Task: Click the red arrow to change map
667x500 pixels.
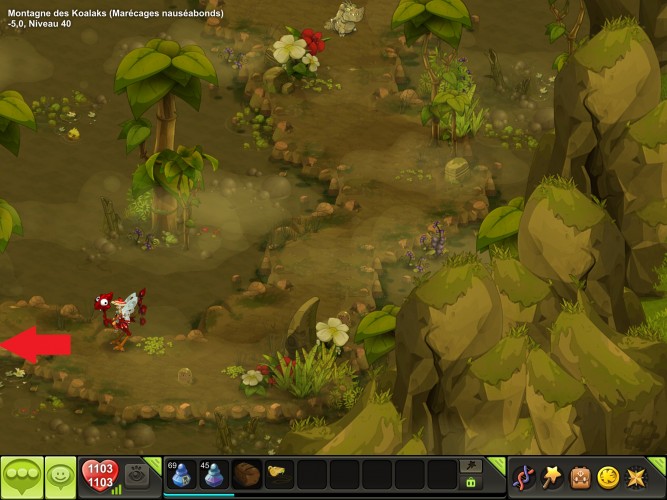Action: [x=36, y=344]
